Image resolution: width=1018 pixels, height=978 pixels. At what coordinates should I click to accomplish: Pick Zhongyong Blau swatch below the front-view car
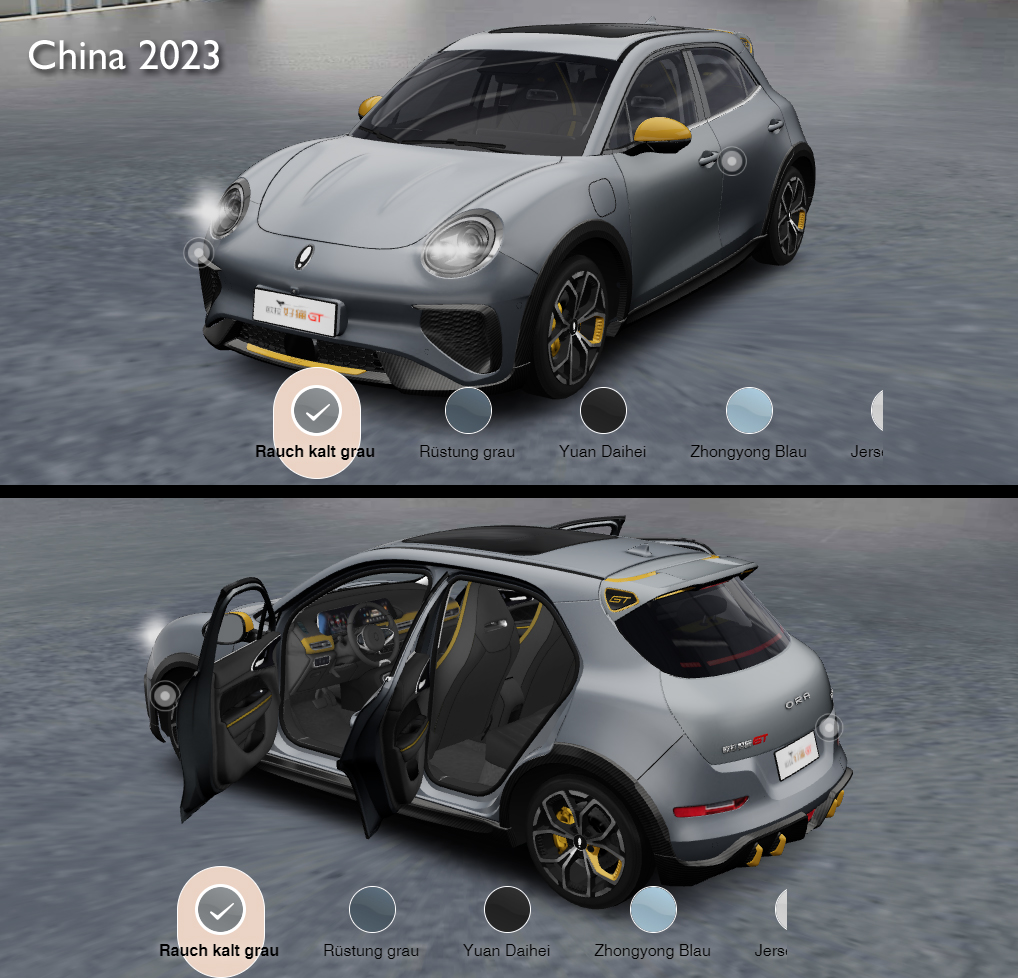coord(749,411)
